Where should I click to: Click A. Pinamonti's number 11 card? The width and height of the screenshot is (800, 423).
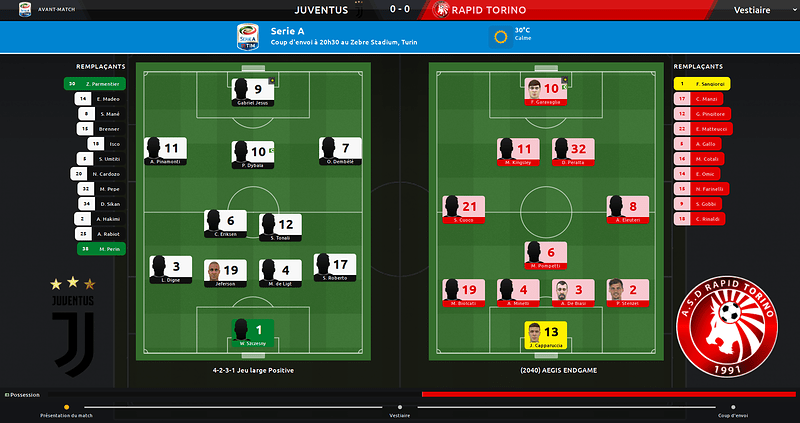coord(167,152)
